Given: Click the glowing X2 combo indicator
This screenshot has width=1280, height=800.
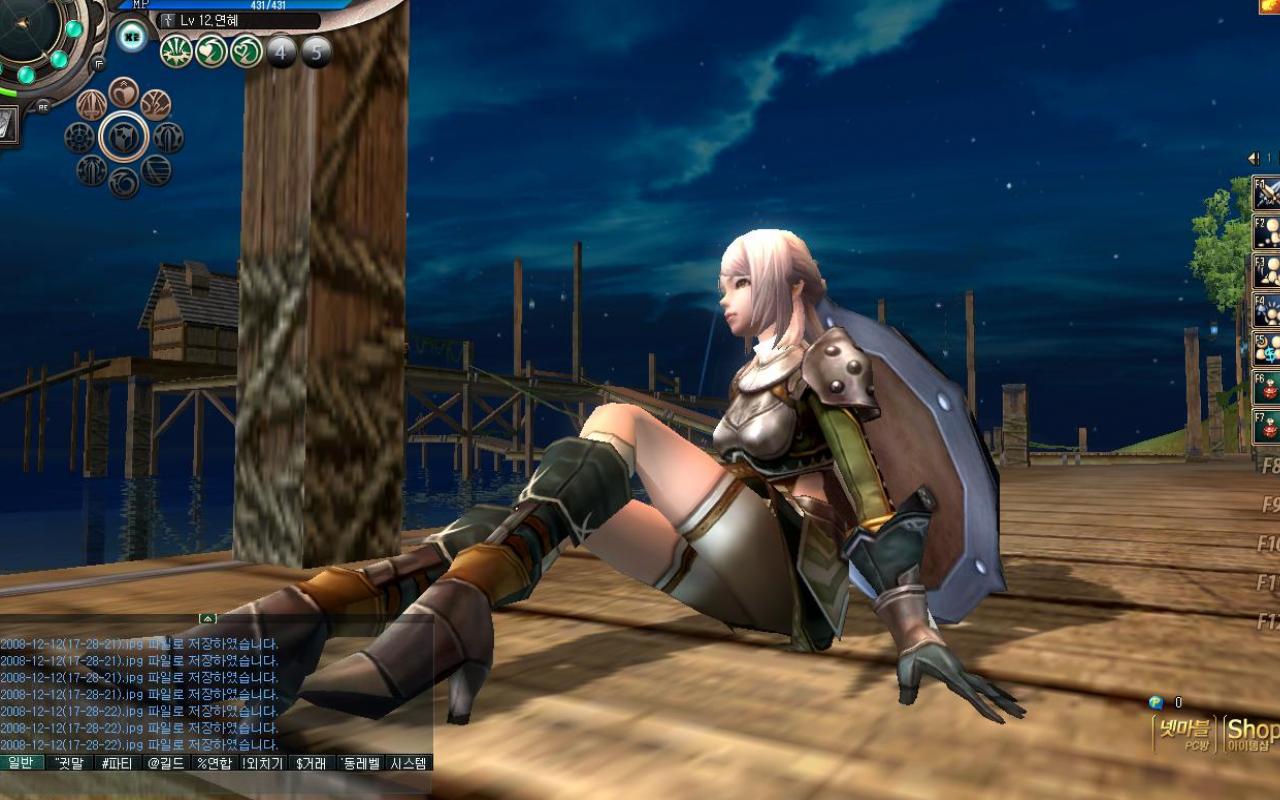Looking at the screenshot, I should [x=131, y=36].
